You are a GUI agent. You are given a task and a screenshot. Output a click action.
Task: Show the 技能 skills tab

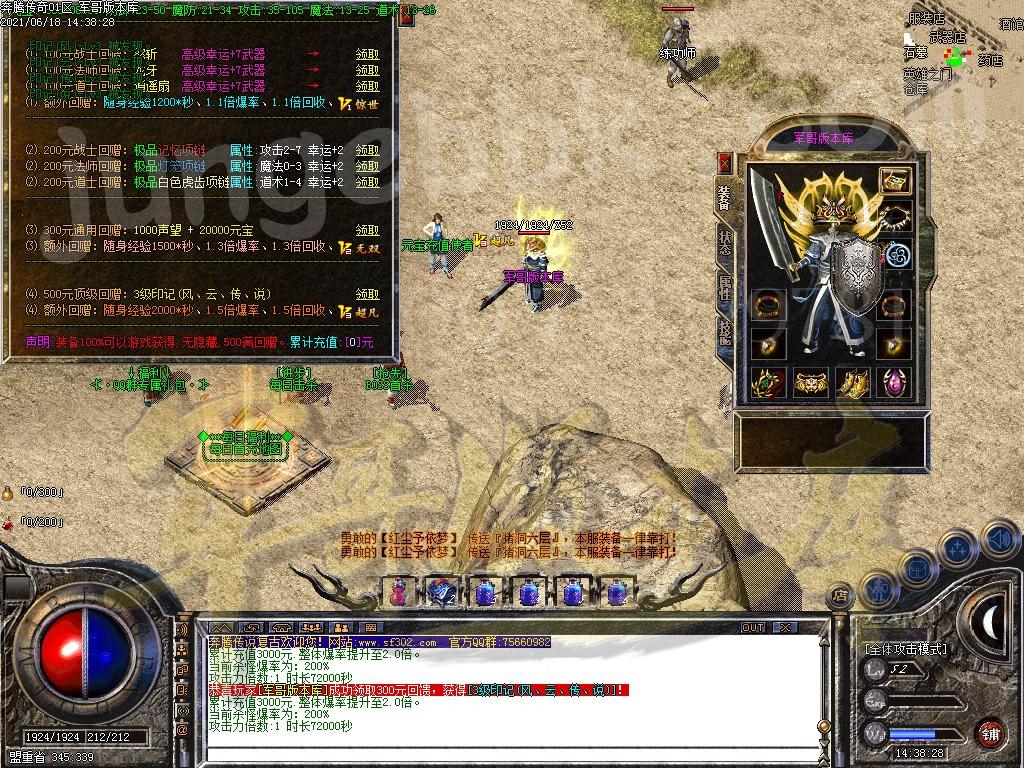tap(725, 332)
